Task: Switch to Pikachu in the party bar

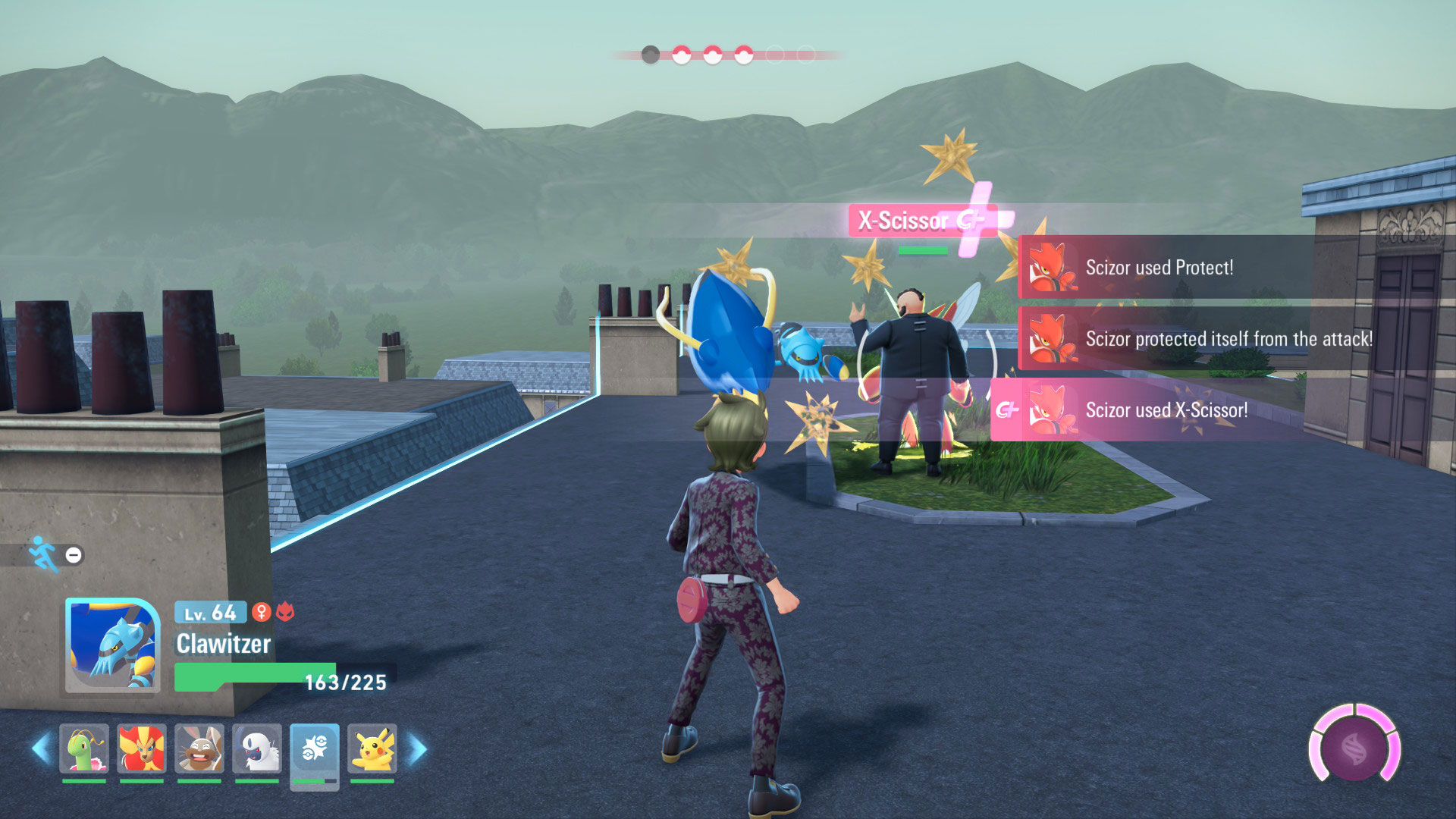Action: point(372,749)
